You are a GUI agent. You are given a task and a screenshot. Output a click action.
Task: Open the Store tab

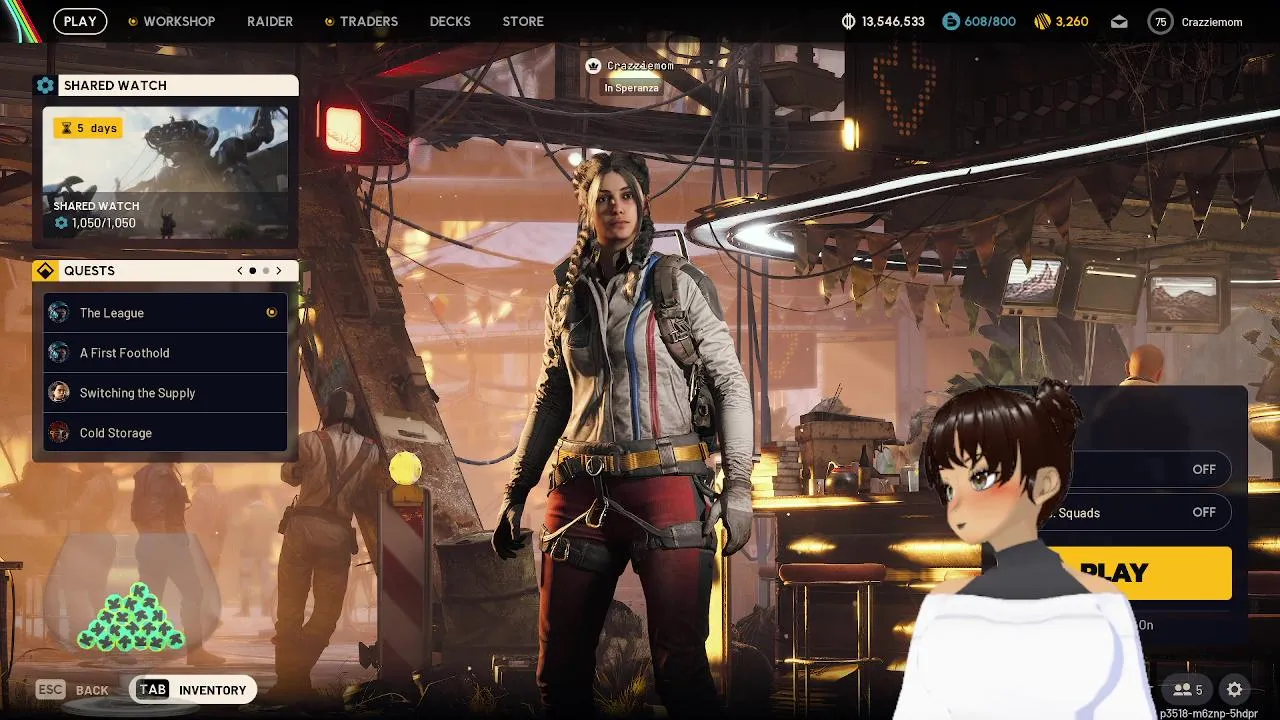(x=523, y=21)
